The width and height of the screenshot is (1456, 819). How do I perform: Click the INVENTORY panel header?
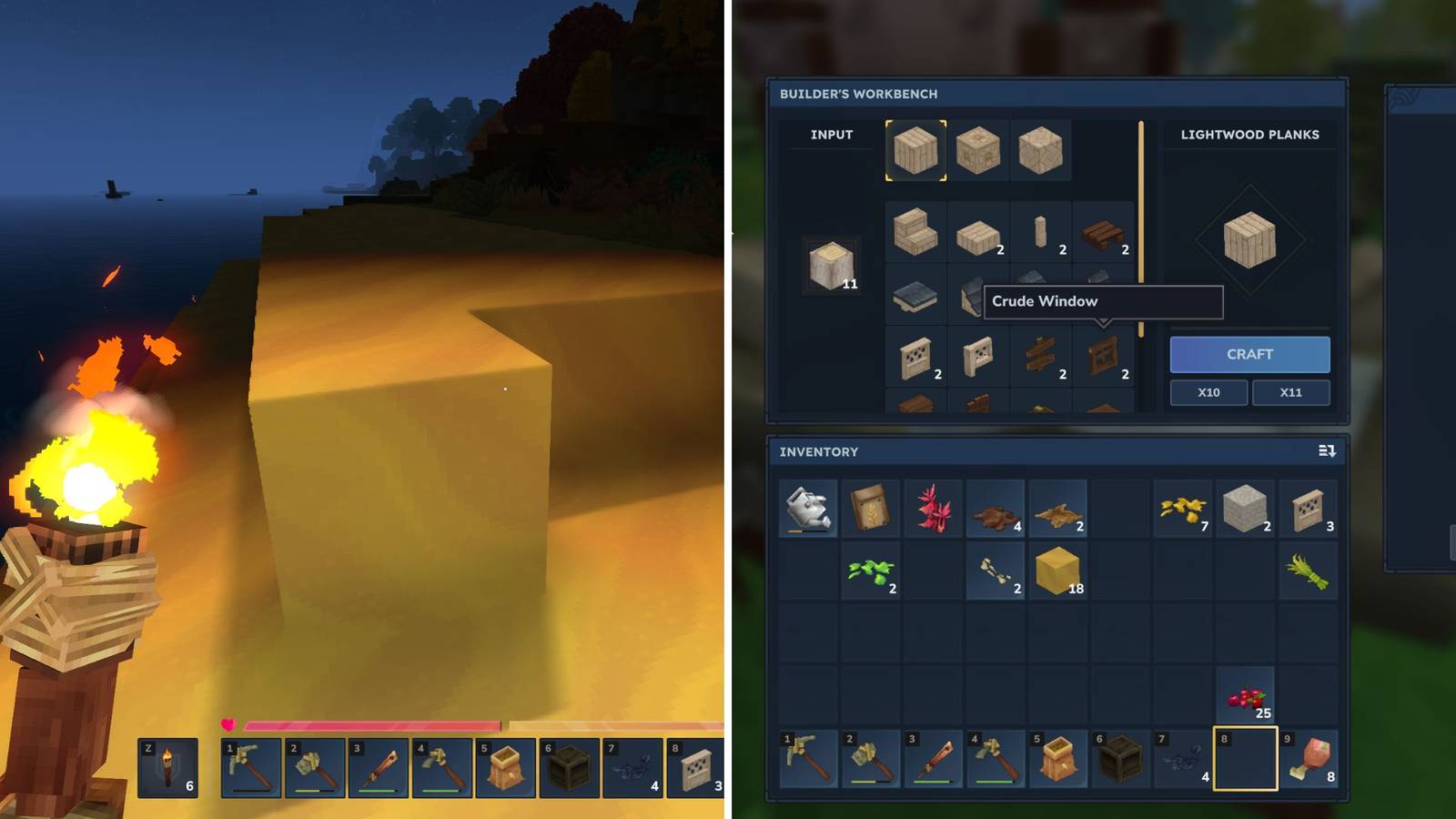click(x=820, y=451)
